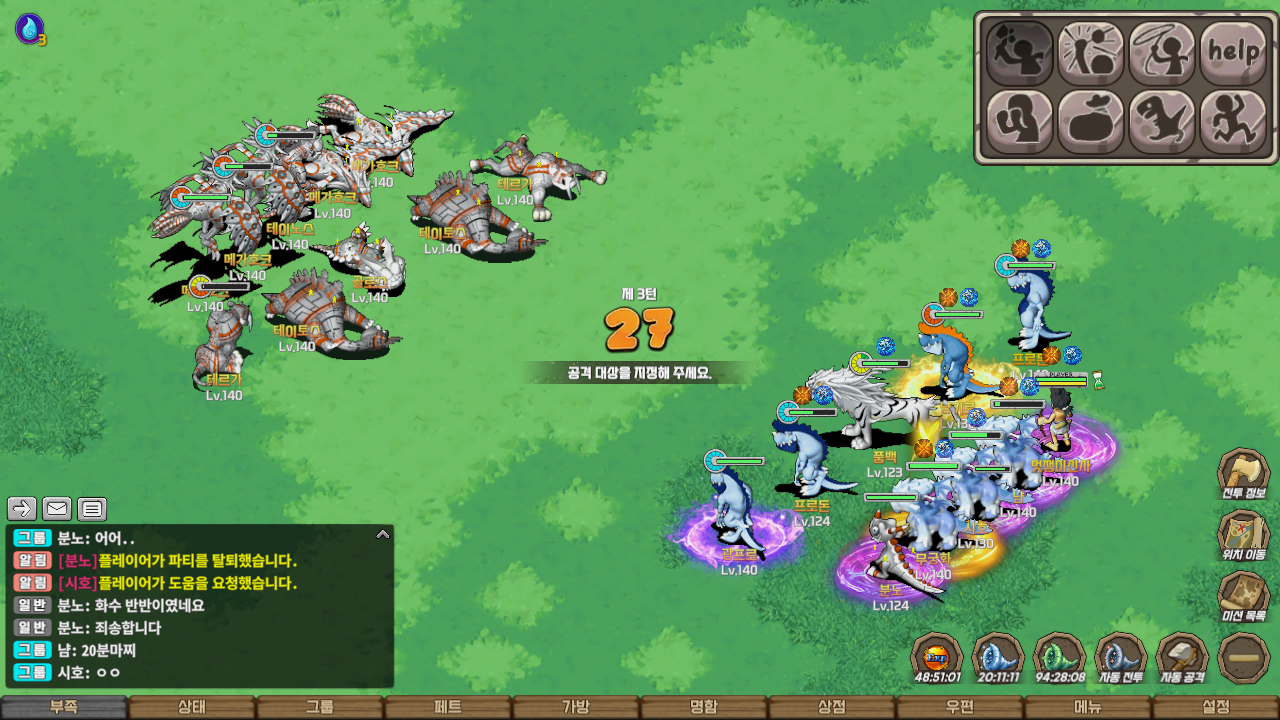This screenshot has height=720, width=1280.
Task: Select the guard defense command icon
Action: (x=1020, y=121)
